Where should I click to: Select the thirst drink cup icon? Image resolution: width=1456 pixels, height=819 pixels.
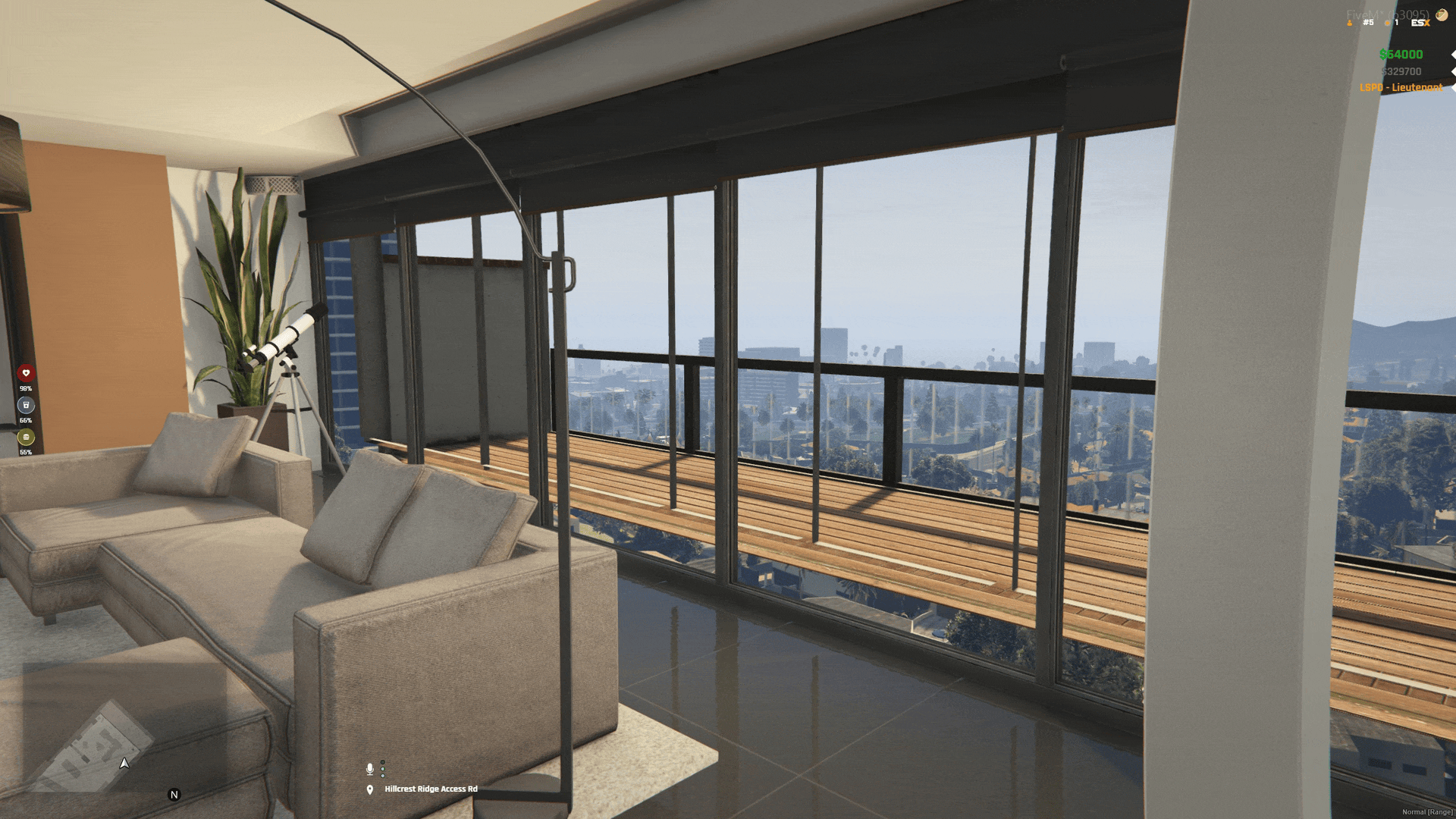coord(25,404)
